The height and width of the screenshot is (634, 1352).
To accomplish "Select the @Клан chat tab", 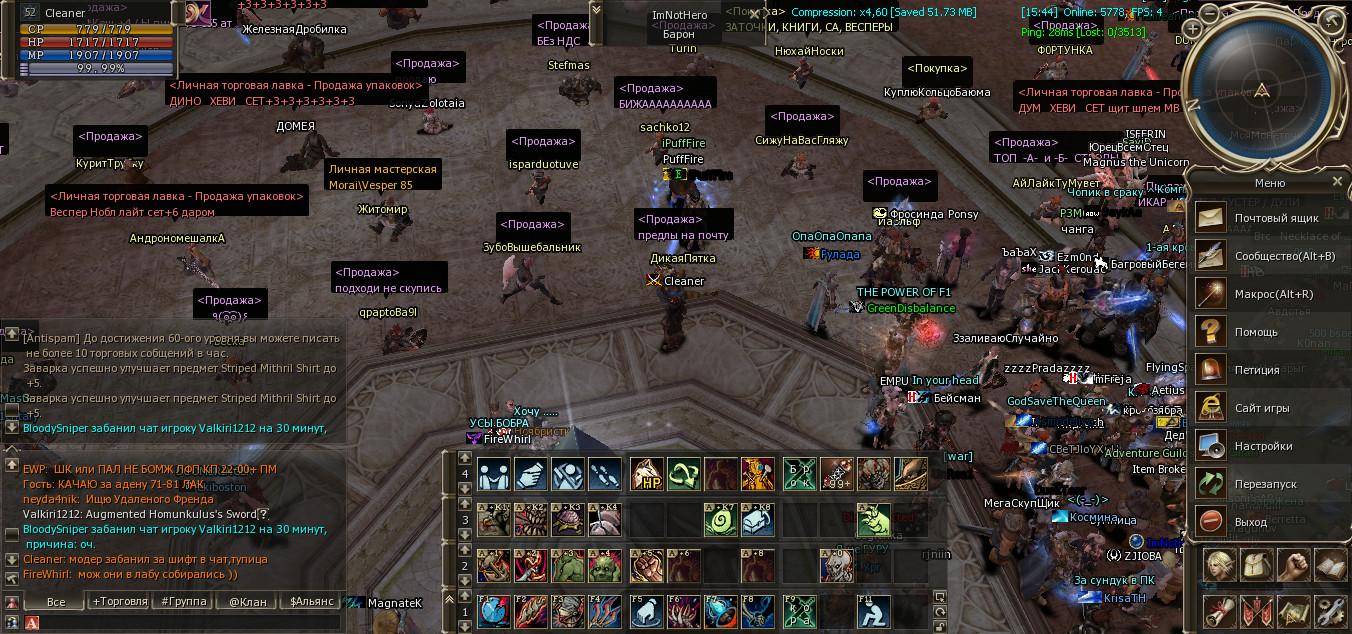I will click(247, 602).
